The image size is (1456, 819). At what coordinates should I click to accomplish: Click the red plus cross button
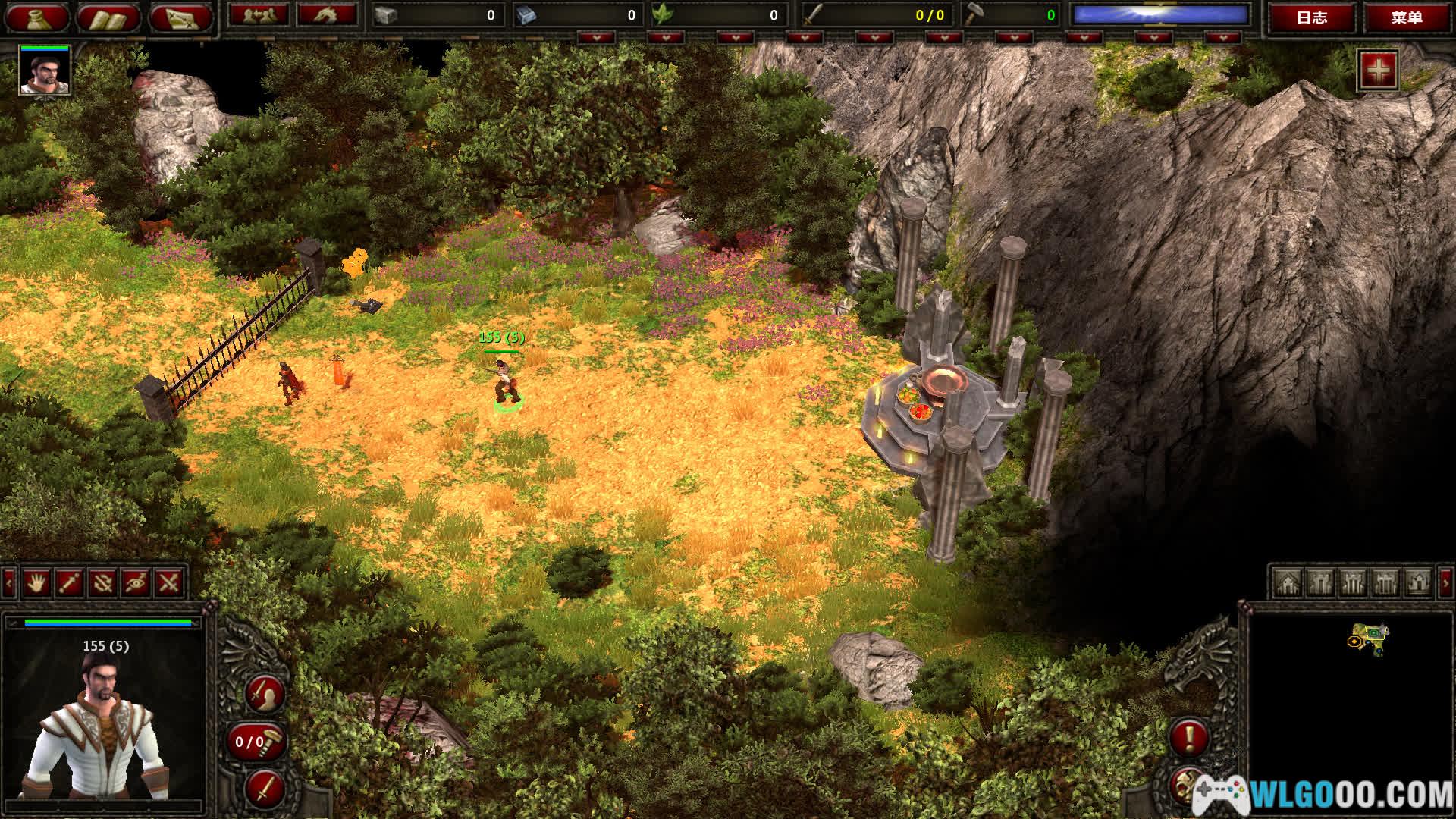[x=1378, y=71]
